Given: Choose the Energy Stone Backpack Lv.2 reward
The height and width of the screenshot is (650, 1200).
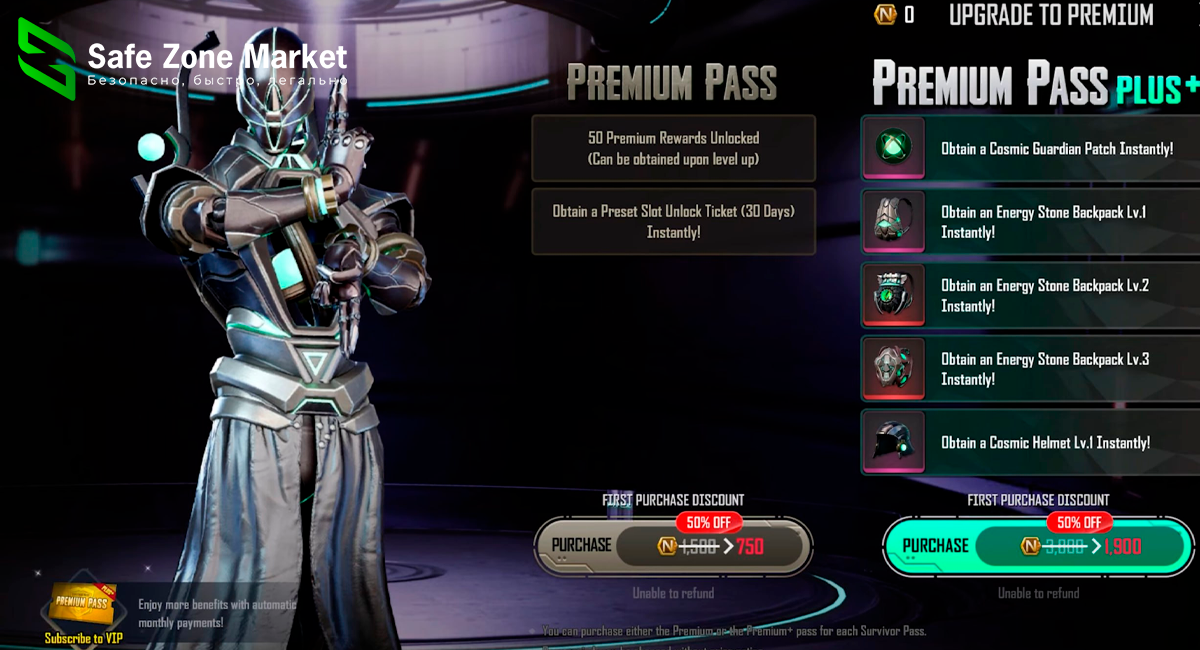Looking at the screenshot, I should [x=1030, y=295].
